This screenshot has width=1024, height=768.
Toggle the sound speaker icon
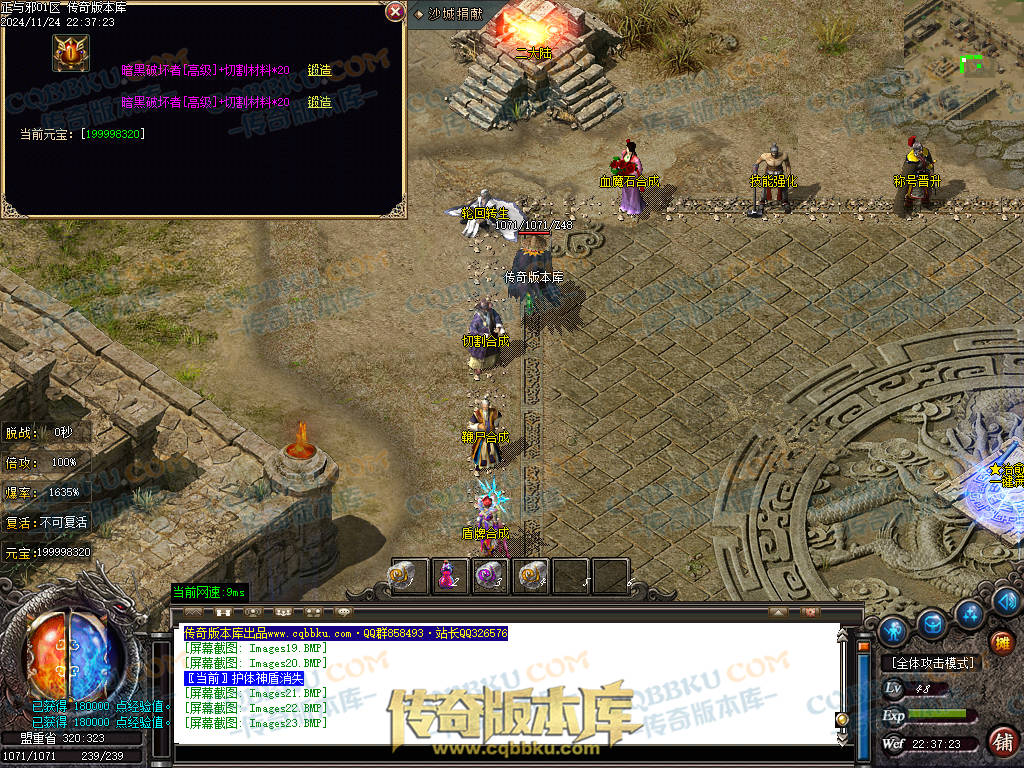point(1005,602)
